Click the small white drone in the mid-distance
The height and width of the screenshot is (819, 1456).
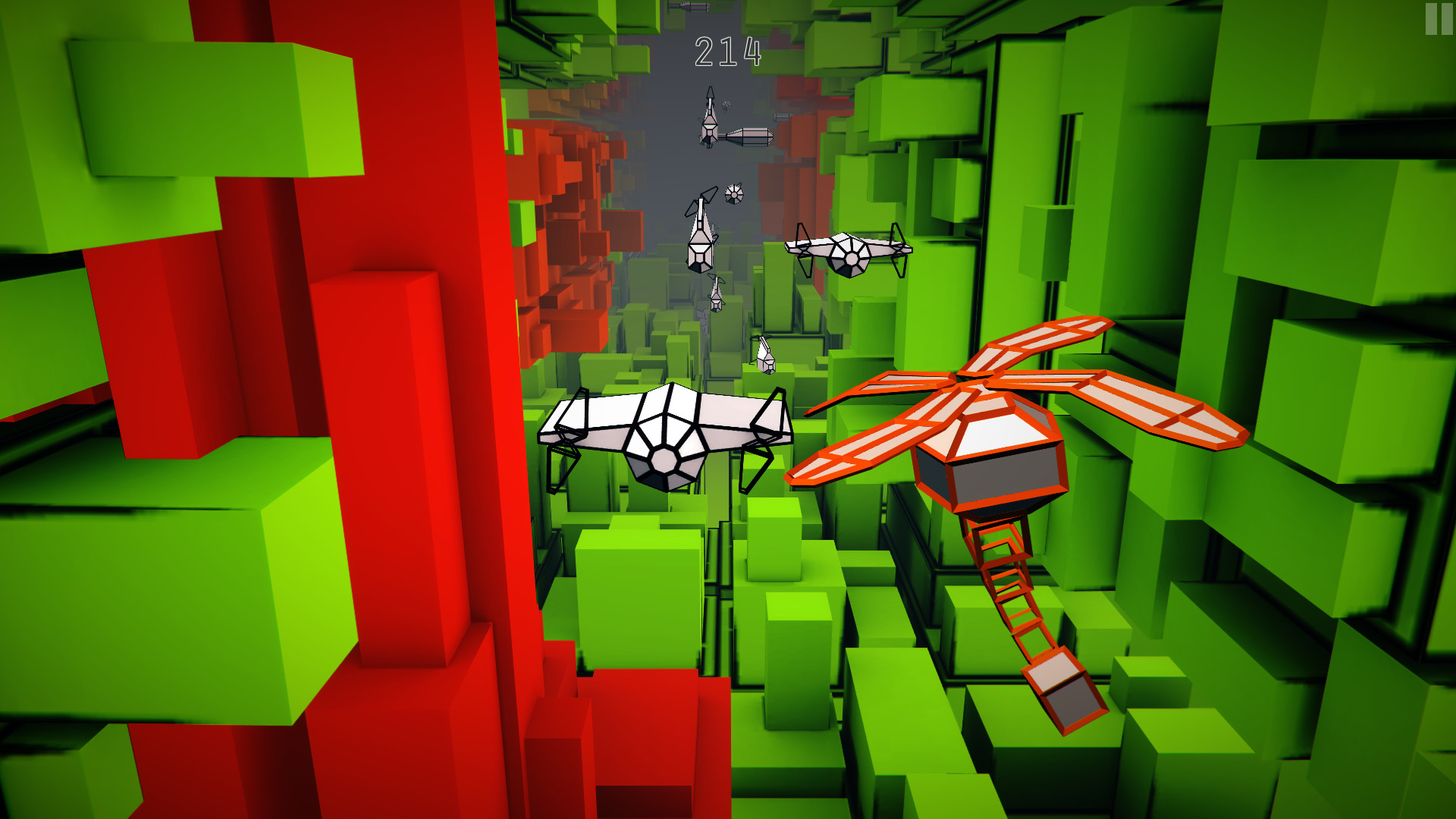(698, 243)
